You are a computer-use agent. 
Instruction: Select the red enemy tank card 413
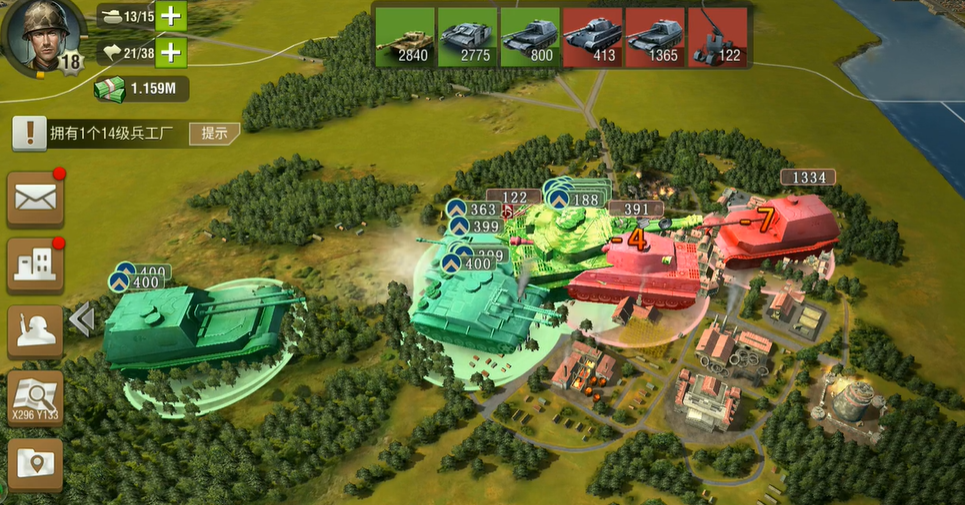tap(593, 37)
